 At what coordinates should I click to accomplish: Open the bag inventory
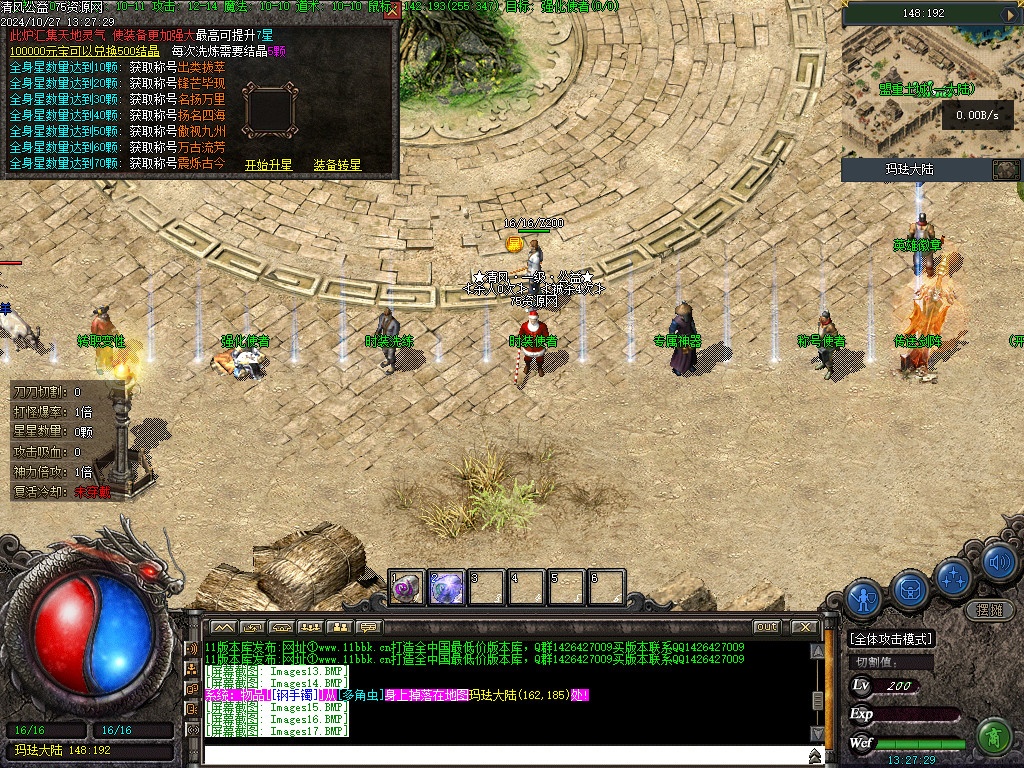911,588
